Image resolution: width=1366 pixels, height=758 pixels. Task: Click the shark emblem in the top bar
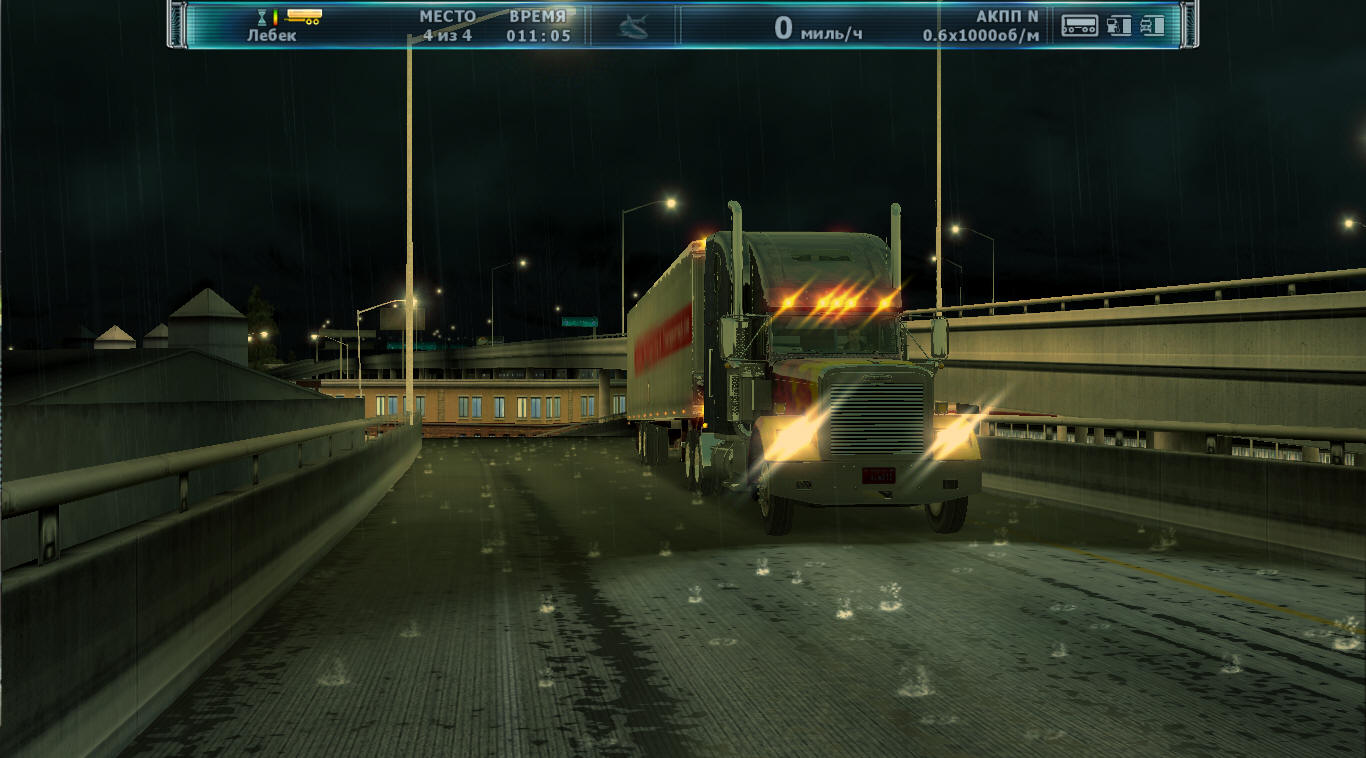point(633,26)
